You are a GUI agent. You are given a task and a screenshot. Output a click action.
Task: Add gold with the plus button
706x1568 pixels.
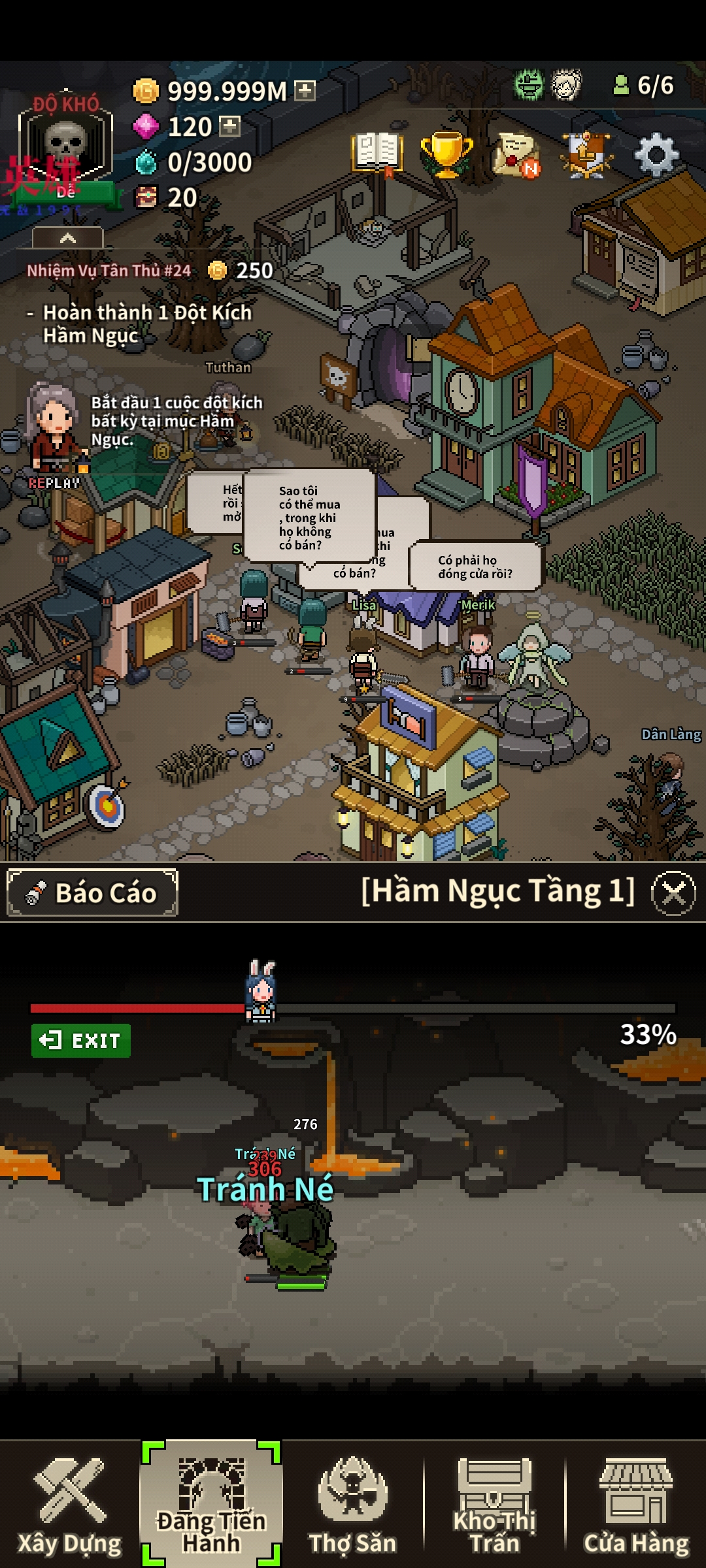tap(305, 91)
